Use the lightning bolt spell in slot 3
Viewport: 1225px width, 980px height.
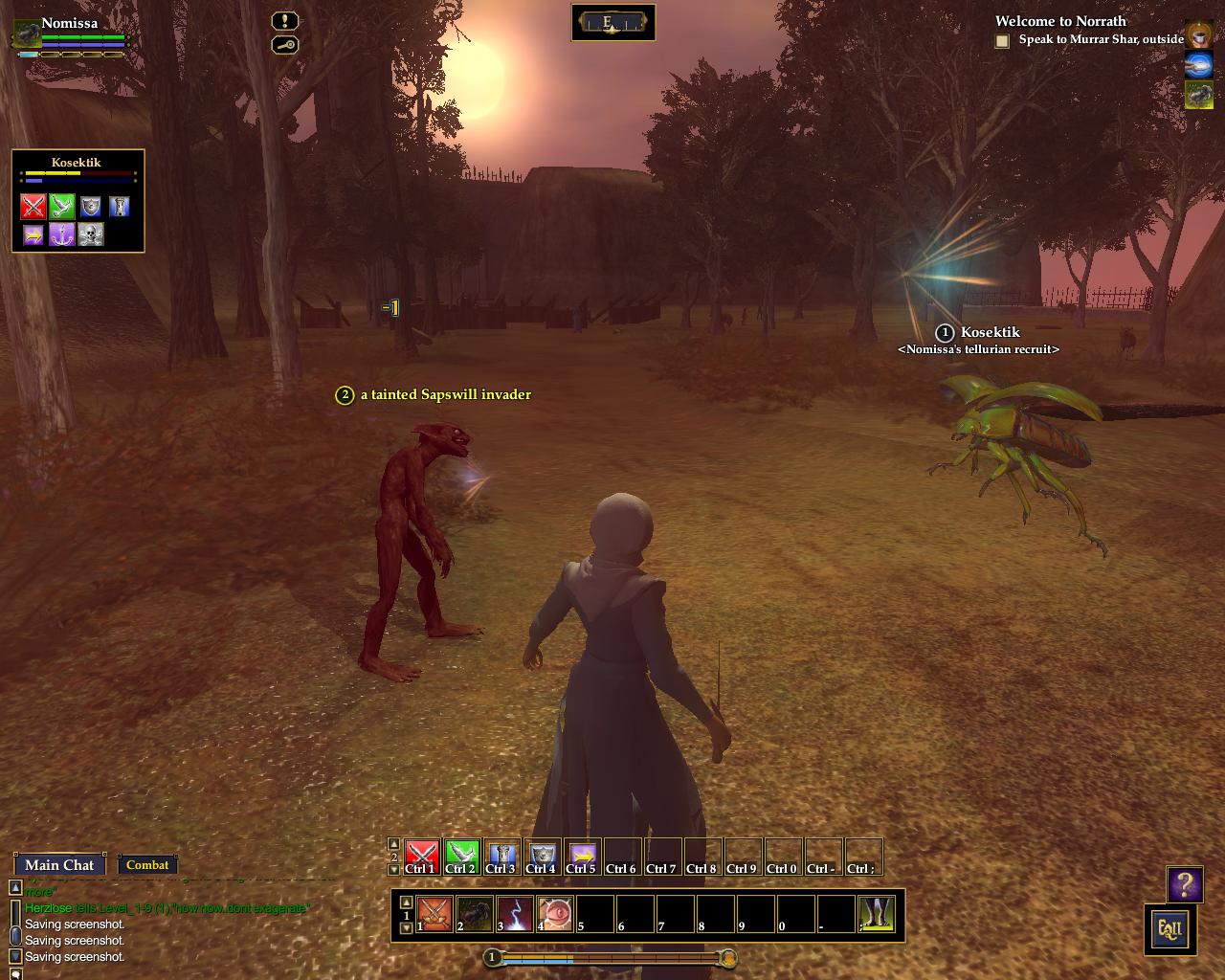click(515, 914)
